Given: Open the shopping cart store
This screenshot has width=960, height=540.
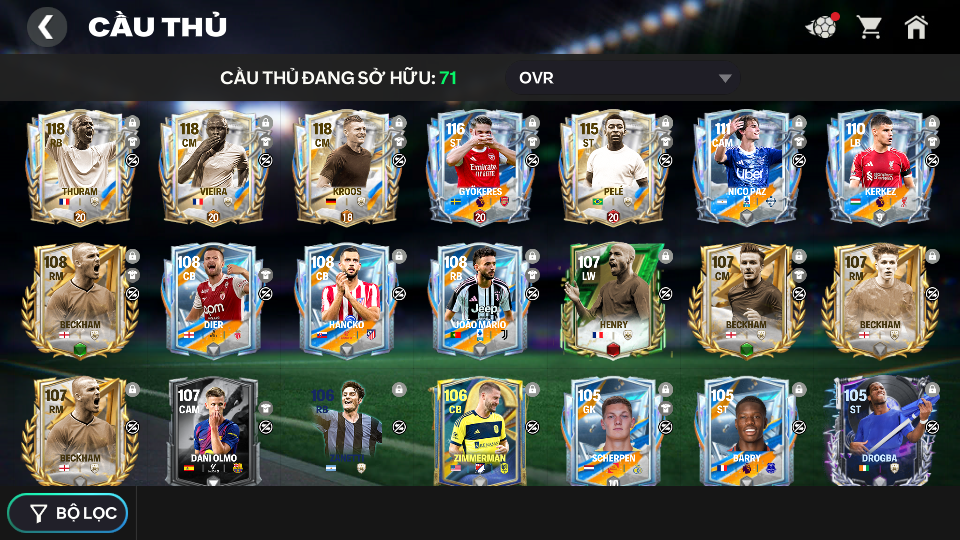Looking at the screenshot, I should pyautogui.click(x=869, y=27).
